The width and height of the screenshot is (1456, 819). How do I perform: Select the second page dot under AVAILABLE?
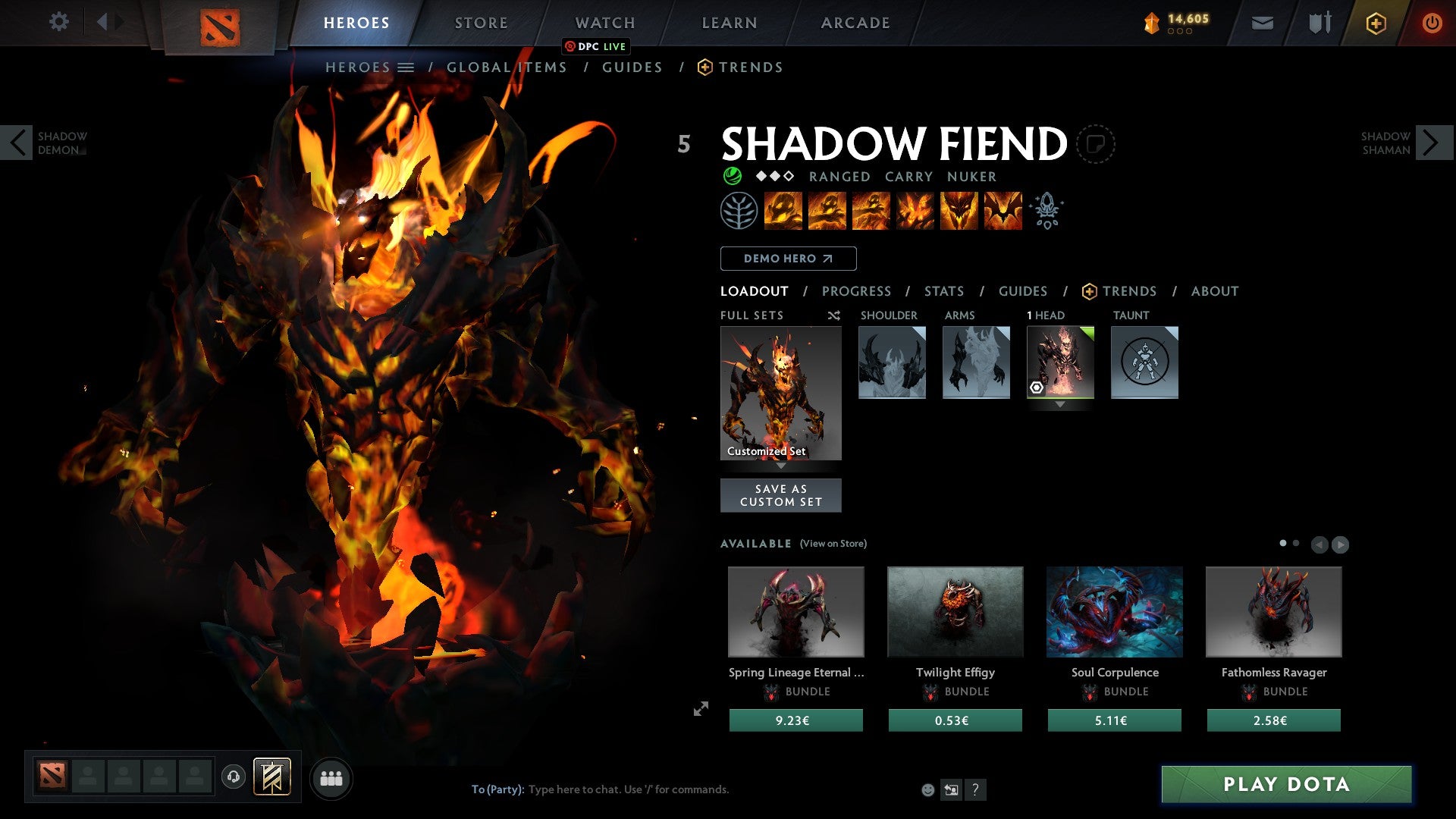pyautogui.click(x=1295, y=543)
